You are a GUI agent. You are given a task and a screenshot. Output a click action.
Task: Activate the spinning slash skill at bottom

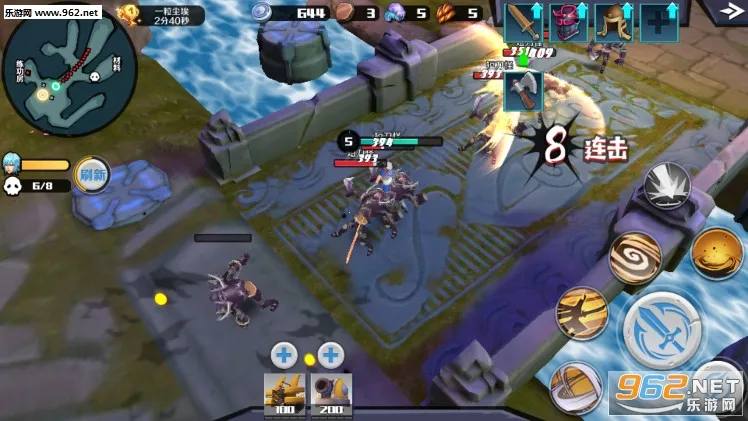[574, 387]
